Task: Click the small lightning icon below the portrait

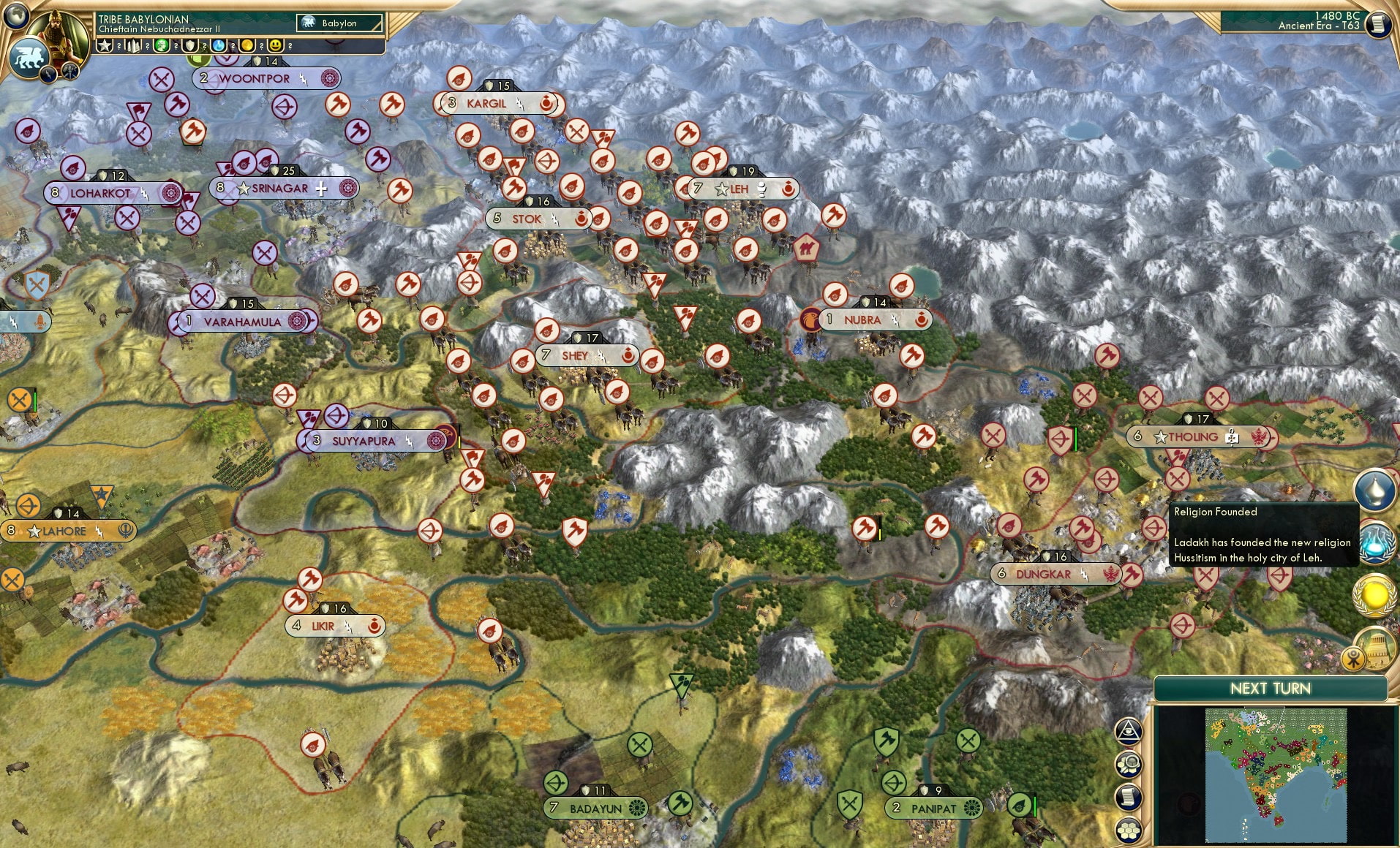Action: click(x=48, y=74)
